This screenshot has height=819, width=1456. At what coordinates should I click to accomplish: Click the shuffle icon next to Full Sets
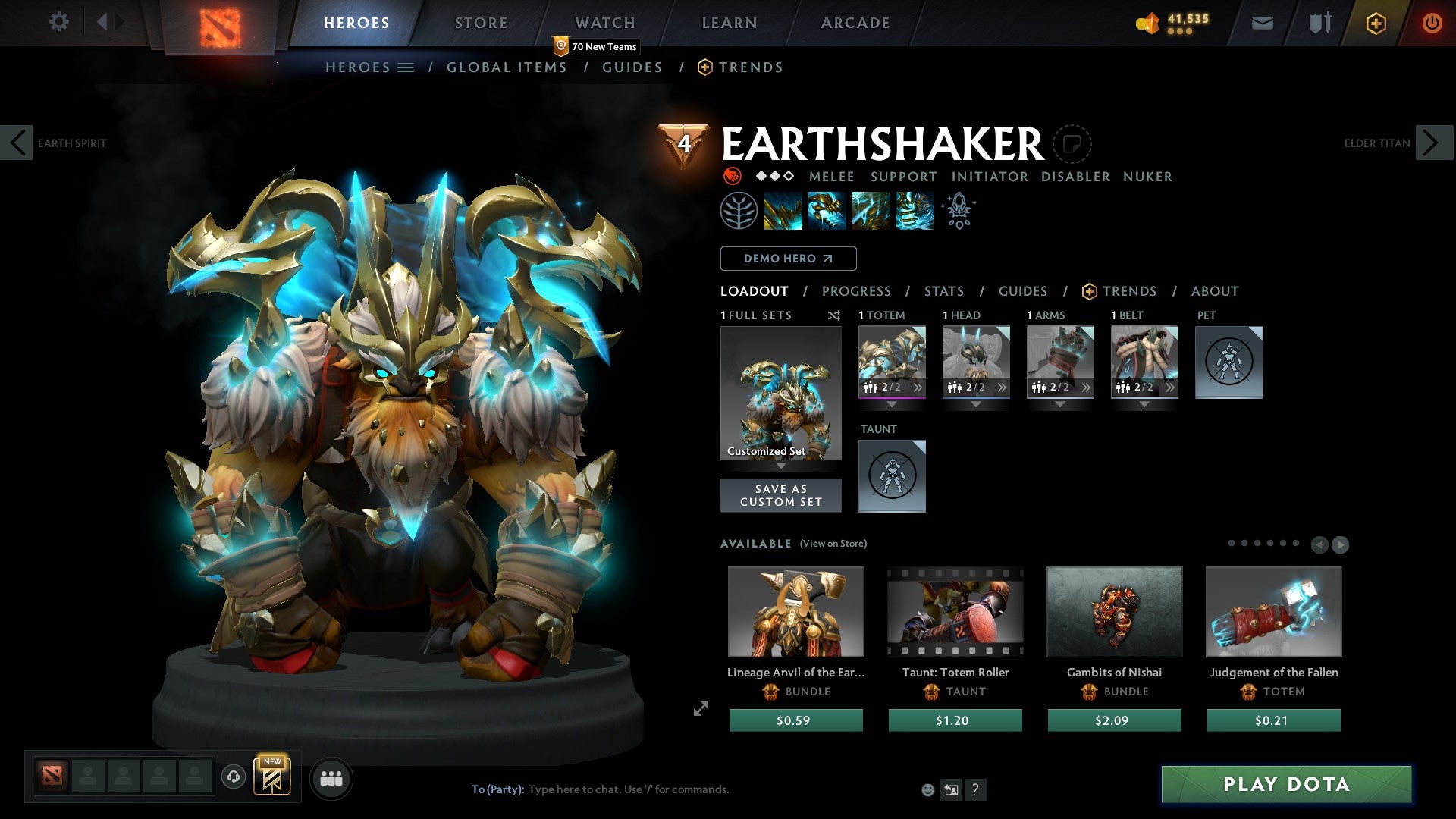coord(834,315)
